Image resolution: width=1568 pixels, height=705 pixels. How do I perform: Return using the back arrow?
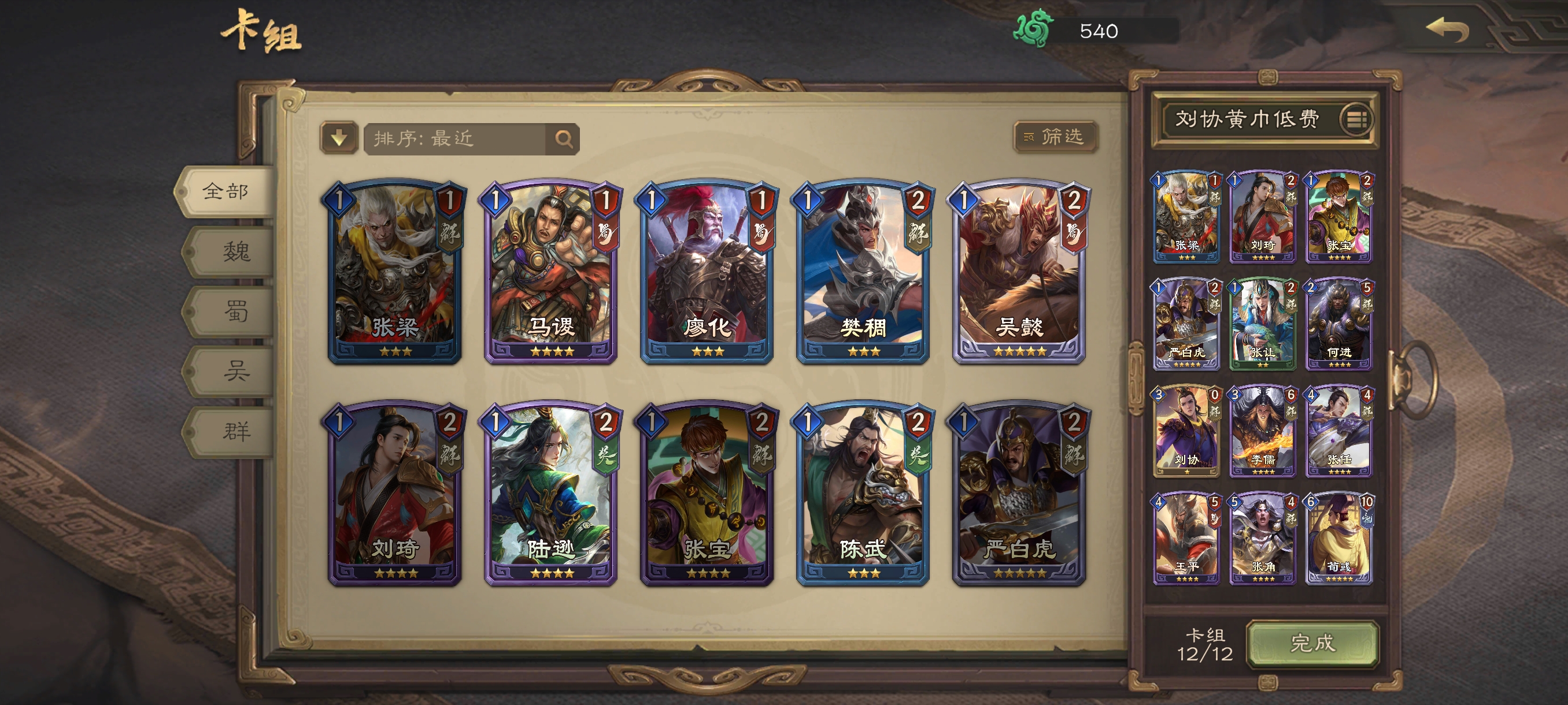pos(1448,29)
